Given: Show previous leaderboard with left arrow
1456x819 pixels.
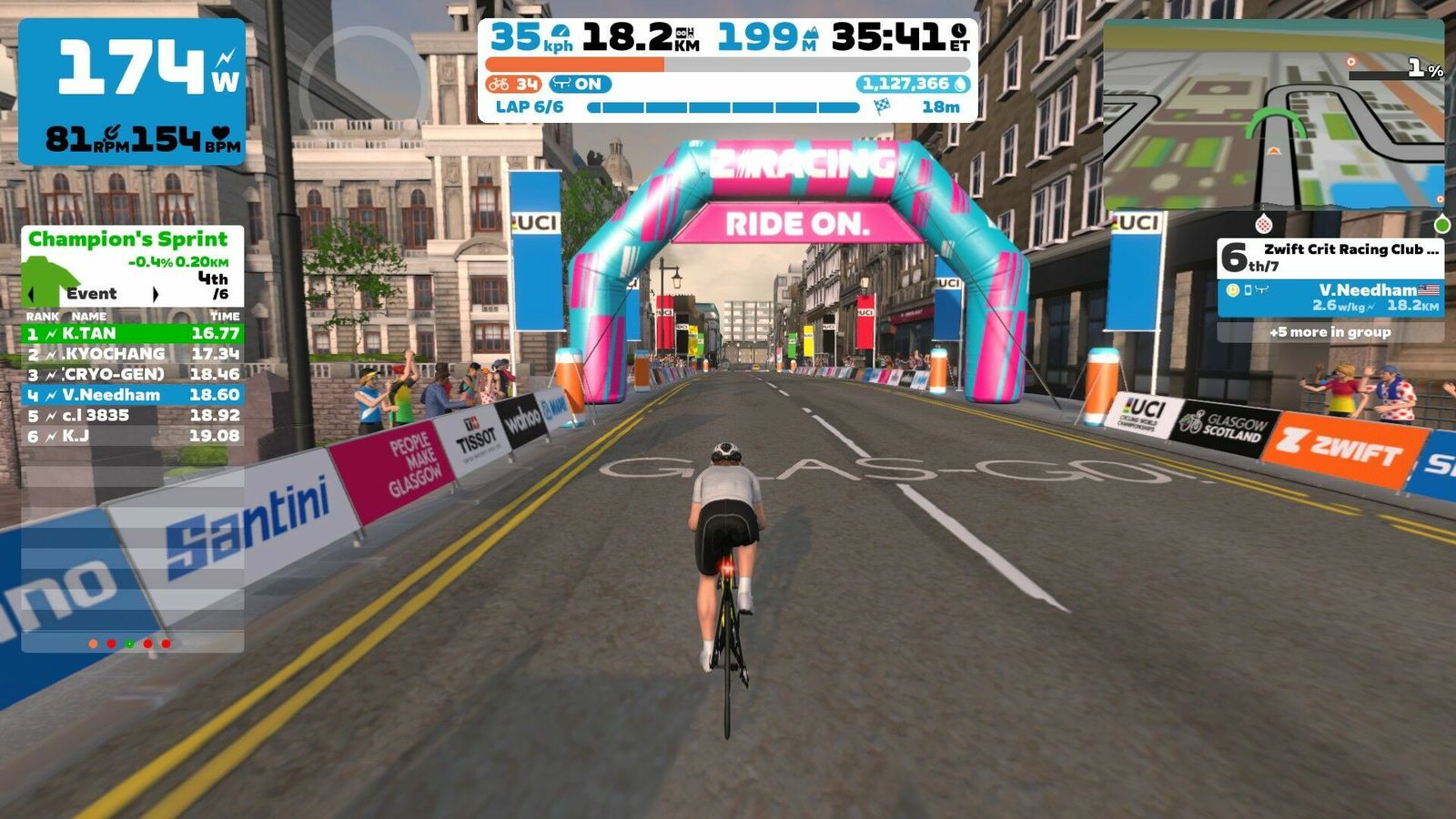Looking at the screenshot, I should coord(32,294).
